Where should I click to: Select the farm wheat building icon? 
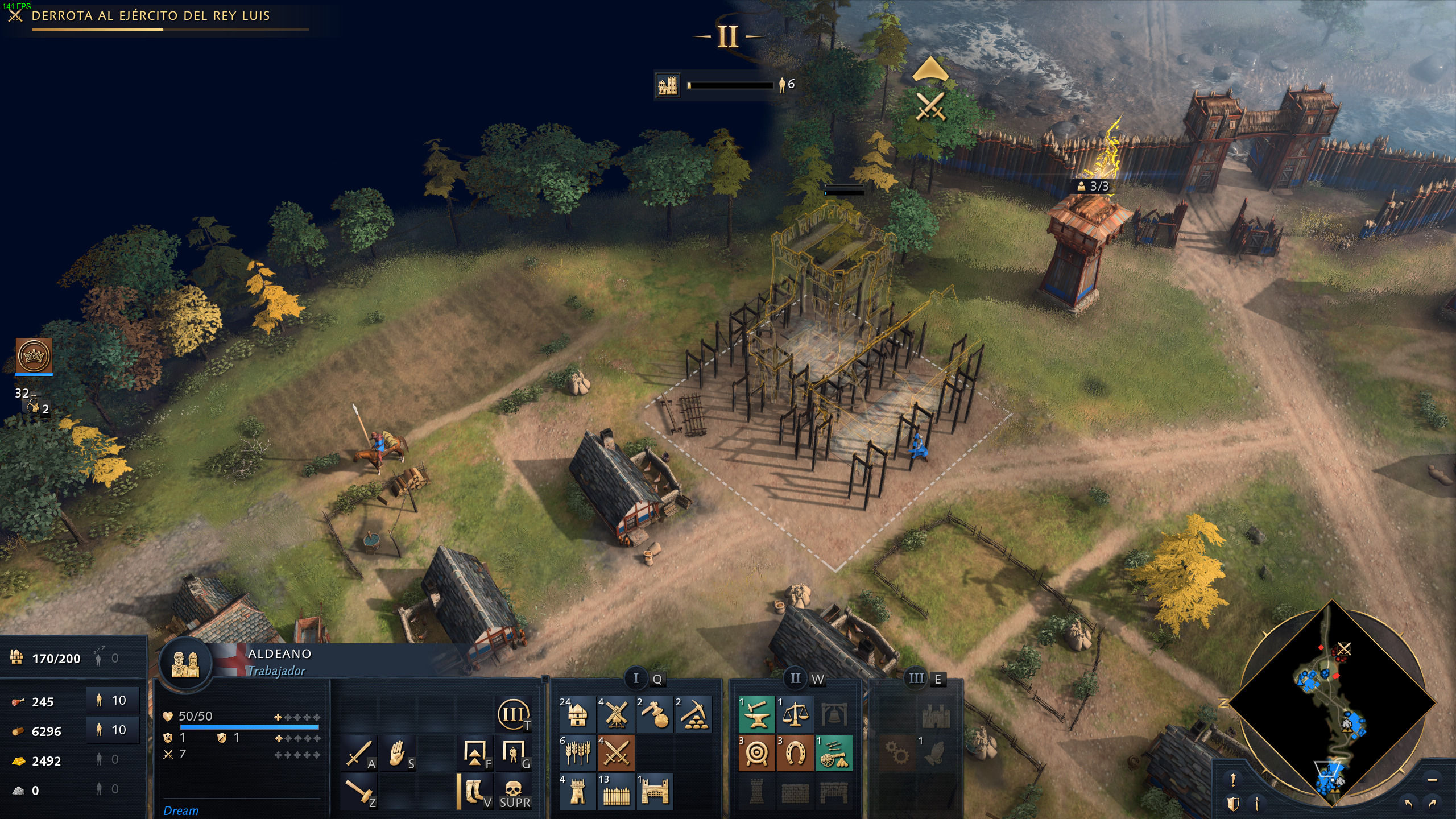point(577,753)
